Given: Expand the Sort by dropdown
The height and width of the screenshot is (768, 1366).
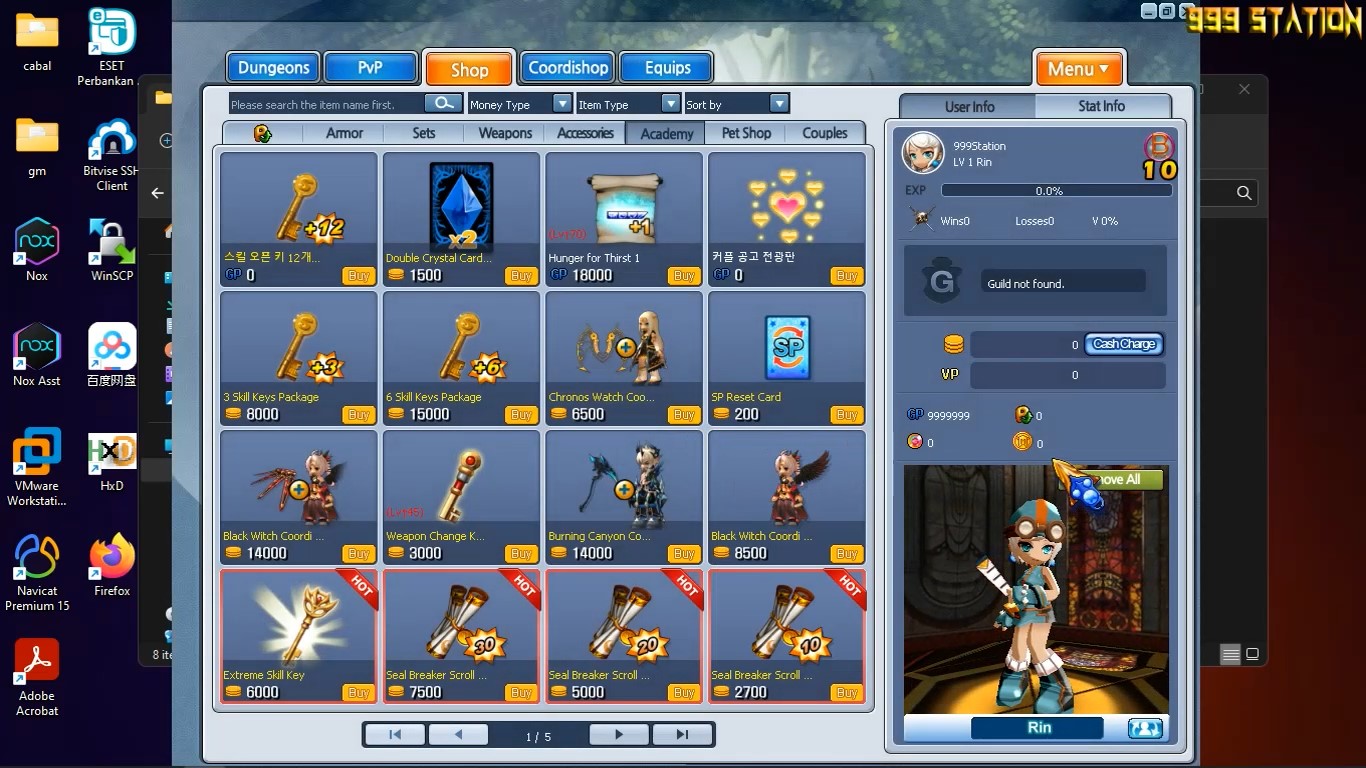Looking at the screenshot, I should point(779,104).
